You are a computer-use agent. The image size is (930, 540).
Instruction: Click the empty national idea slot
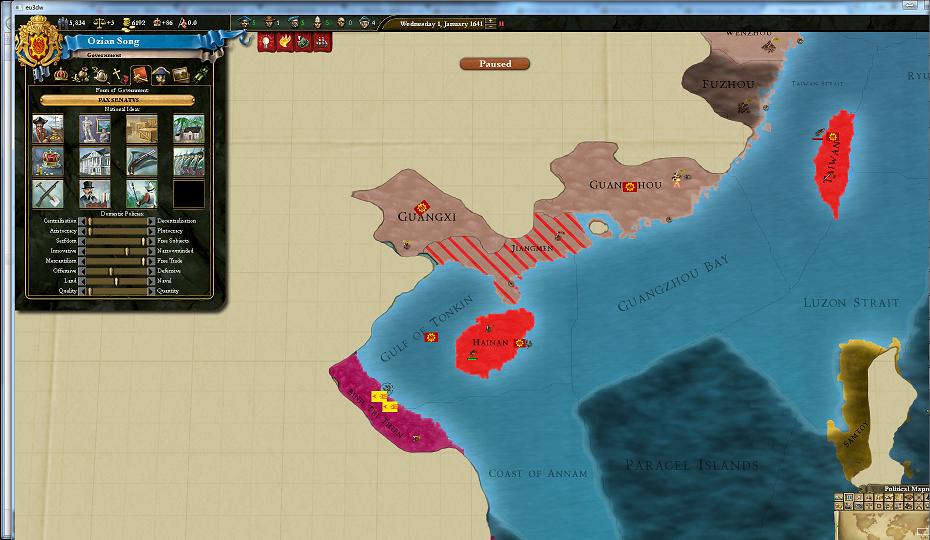pyautogui.click(x=188, y=194)
